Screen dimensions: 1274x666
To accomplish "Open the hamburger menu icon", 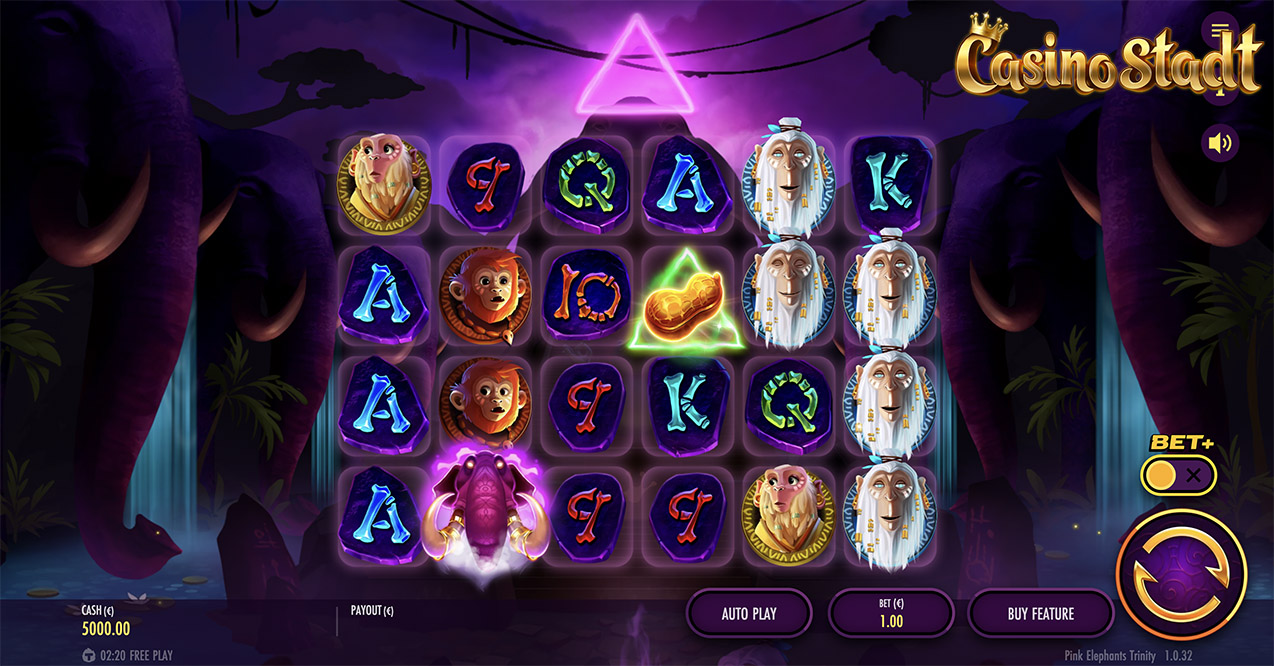I will click(1219, 28).
